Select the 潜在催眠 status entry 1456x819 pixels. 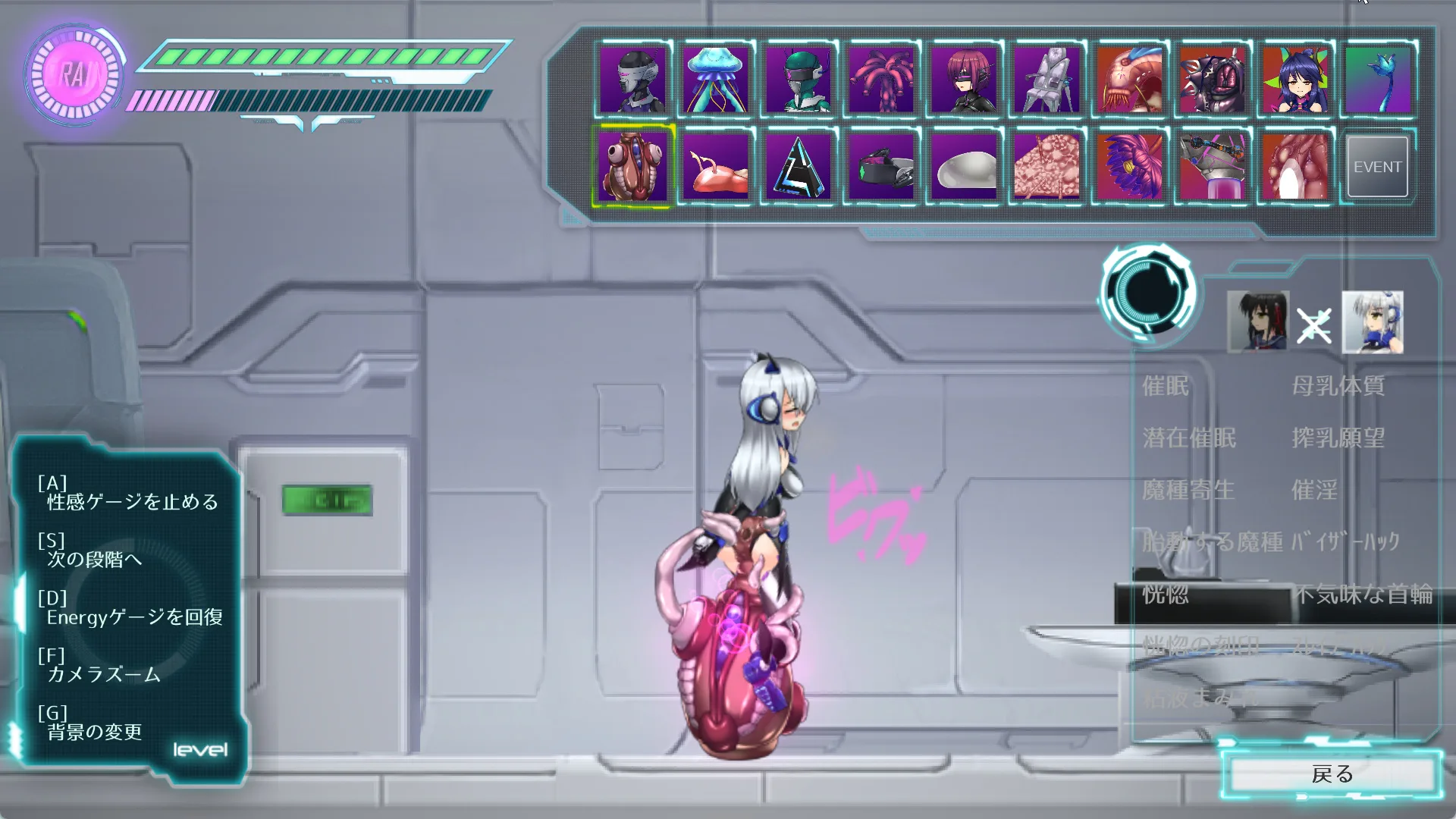(x=1189, y=438)
